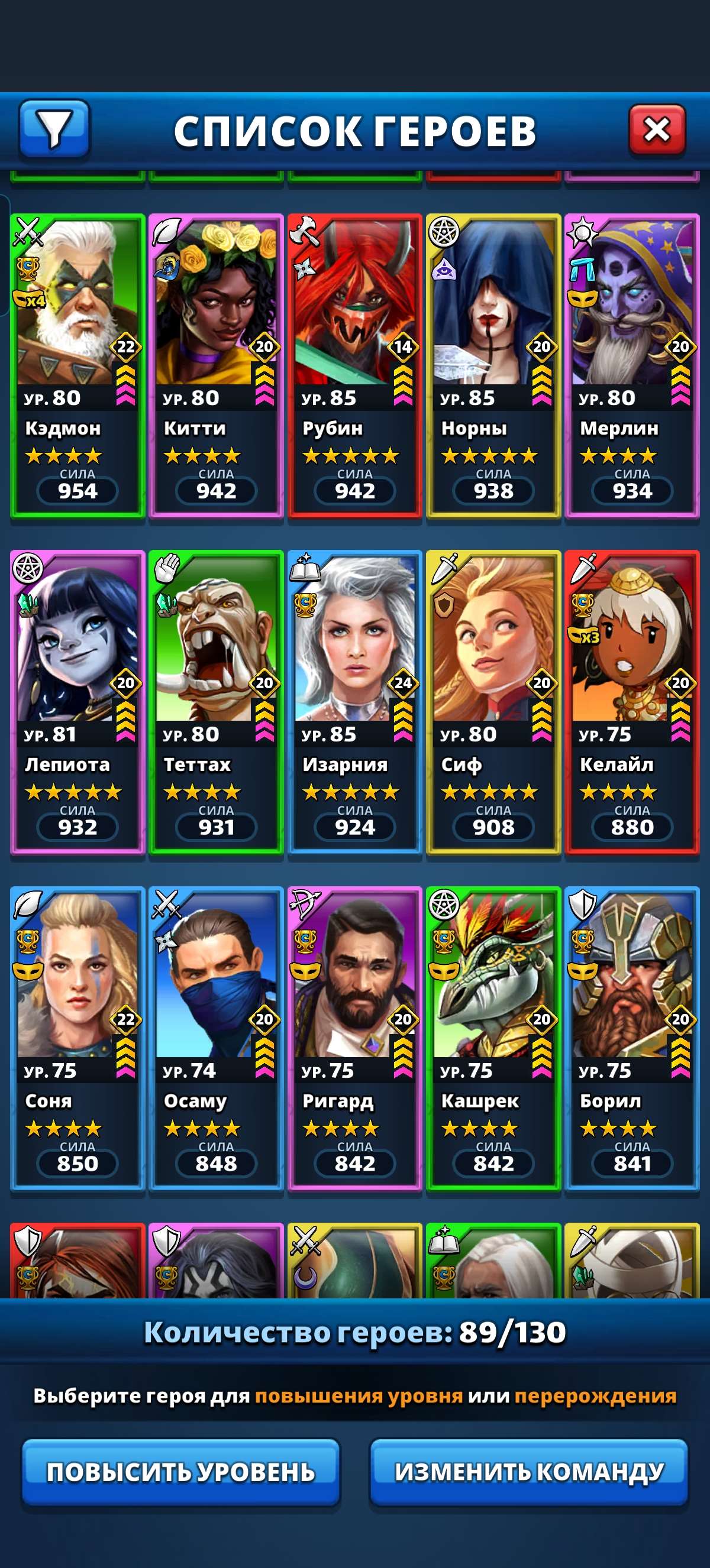This screenshot has width=710, height=1568.
Task: Click the ПОВЫСИТЬ УРОВЕНЬ button
Action: pyautogui.click(x=181, y=1471)
